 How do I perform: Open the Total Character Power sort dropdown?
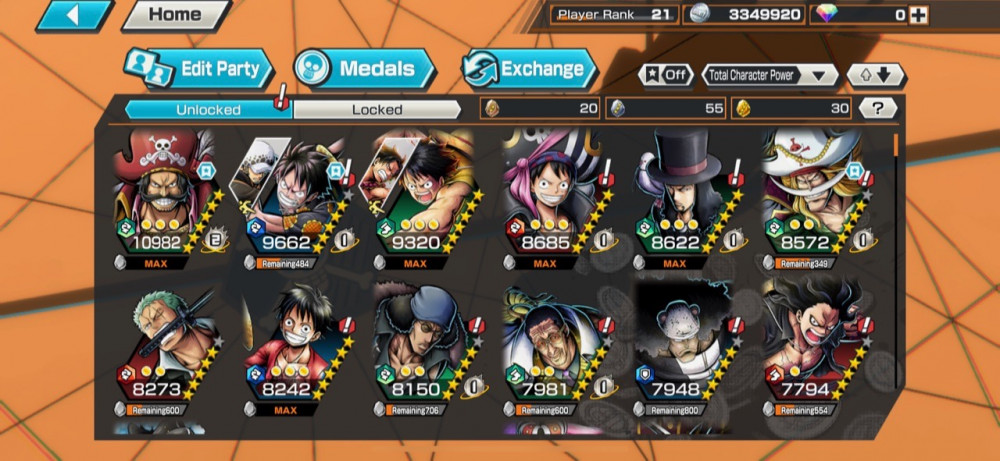point(770,75)
